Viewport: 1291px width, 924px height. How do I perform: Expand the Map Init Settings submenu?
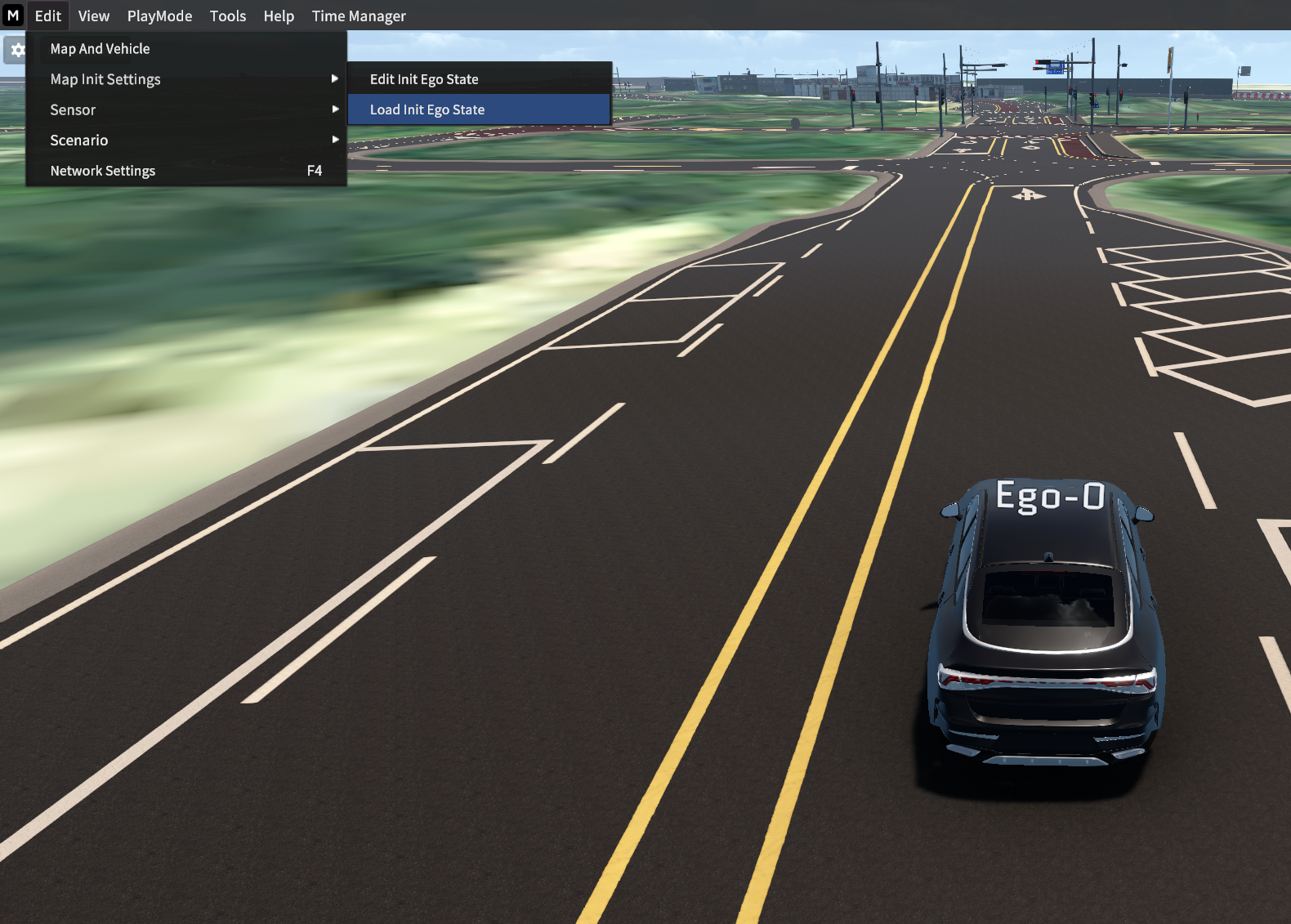pos(106,79)
